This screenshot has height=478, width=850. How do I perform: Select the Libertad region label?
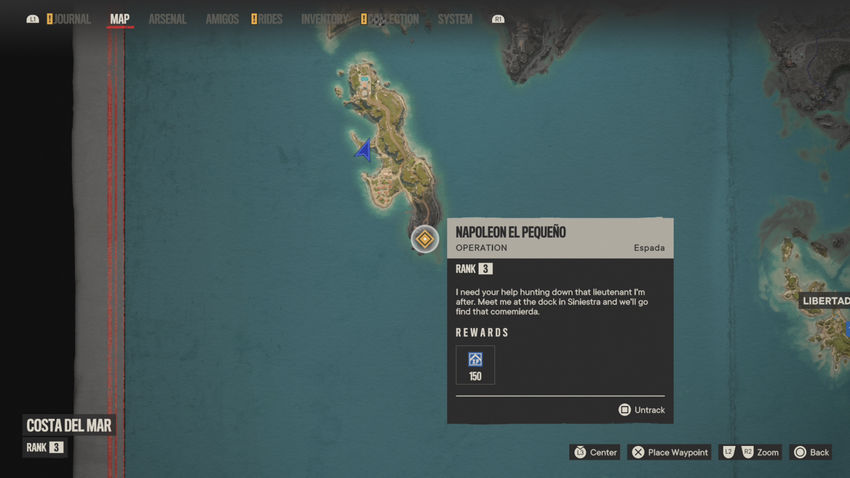826,301
